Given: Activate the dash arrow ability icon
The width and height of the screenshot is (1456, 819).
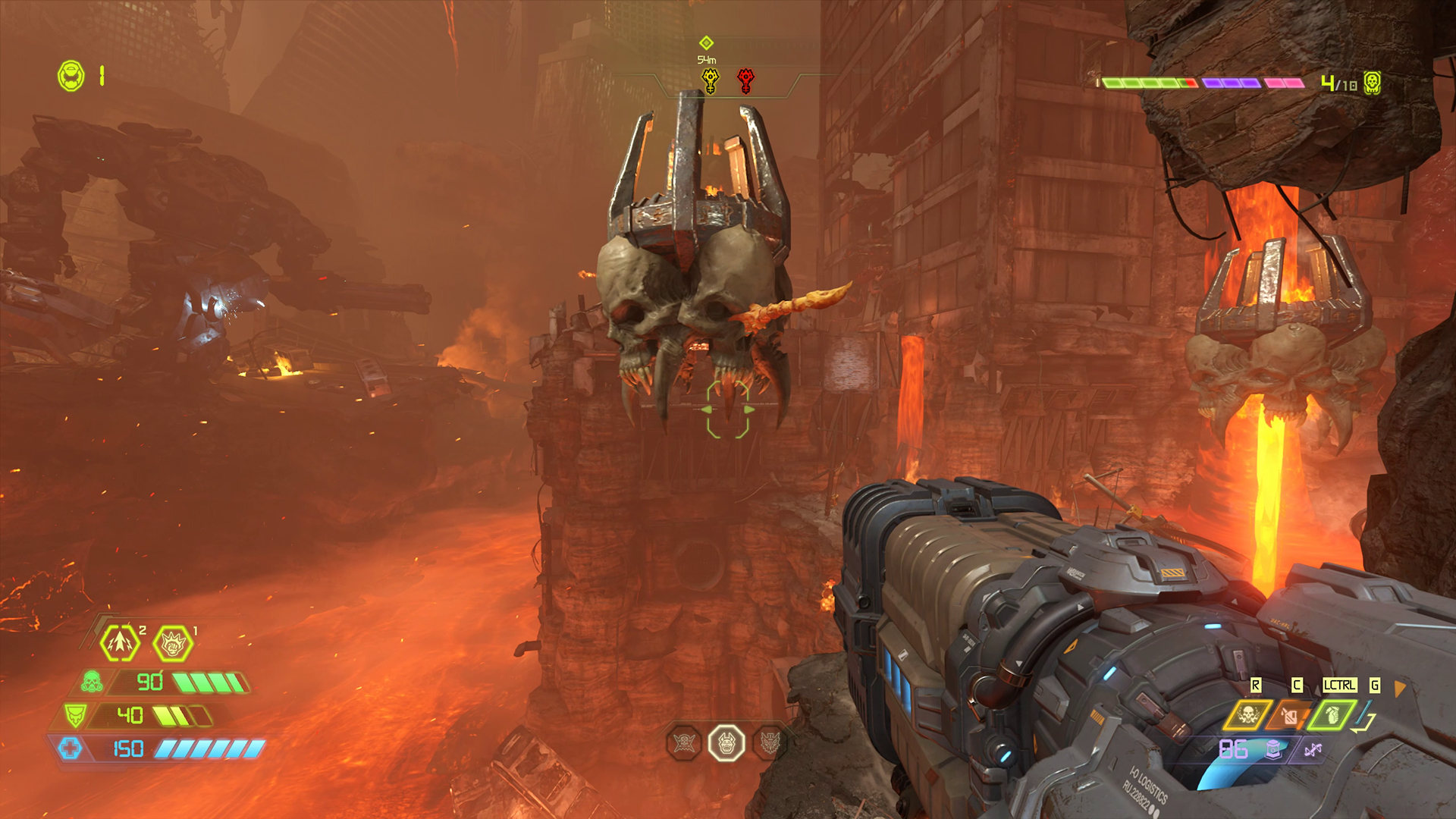Looking at the screenshot, I should pos(120,644).
